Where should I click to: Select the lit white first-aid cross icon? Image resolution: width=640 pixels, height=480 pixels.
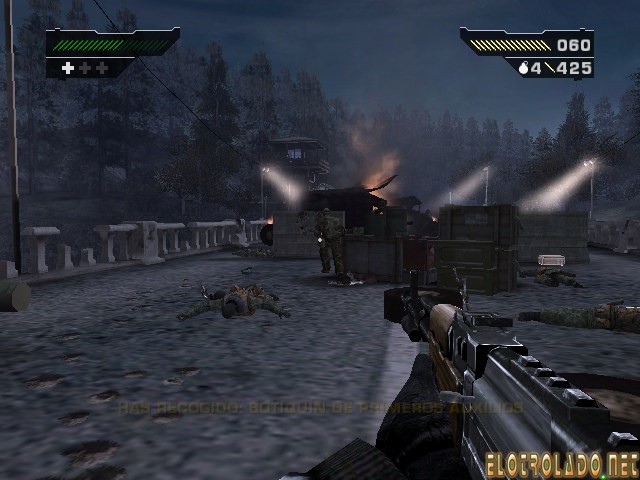pyautogui.click(x=68, y=68)
